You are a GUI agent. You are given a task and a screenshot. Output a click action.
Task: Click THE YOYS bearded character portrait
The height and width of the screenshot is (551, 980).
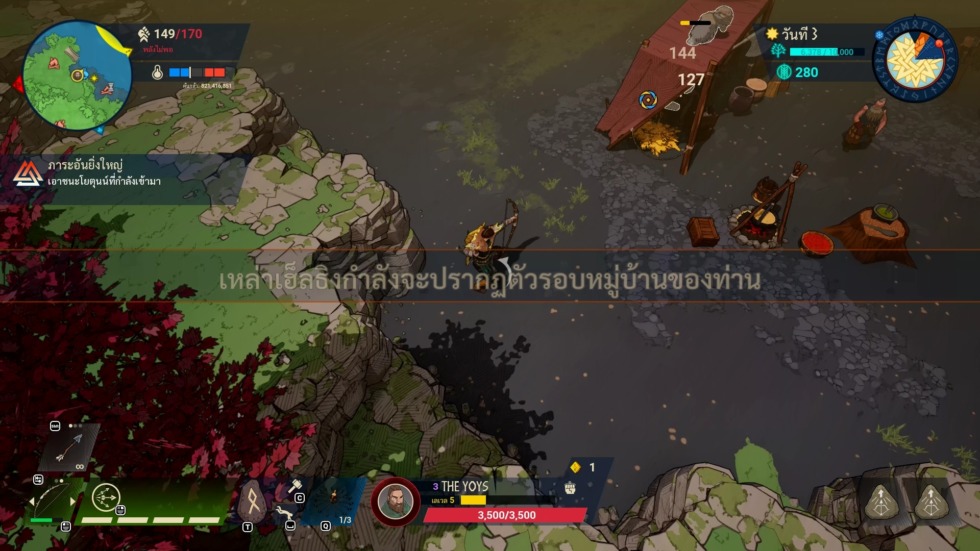(x=395, y=500)
